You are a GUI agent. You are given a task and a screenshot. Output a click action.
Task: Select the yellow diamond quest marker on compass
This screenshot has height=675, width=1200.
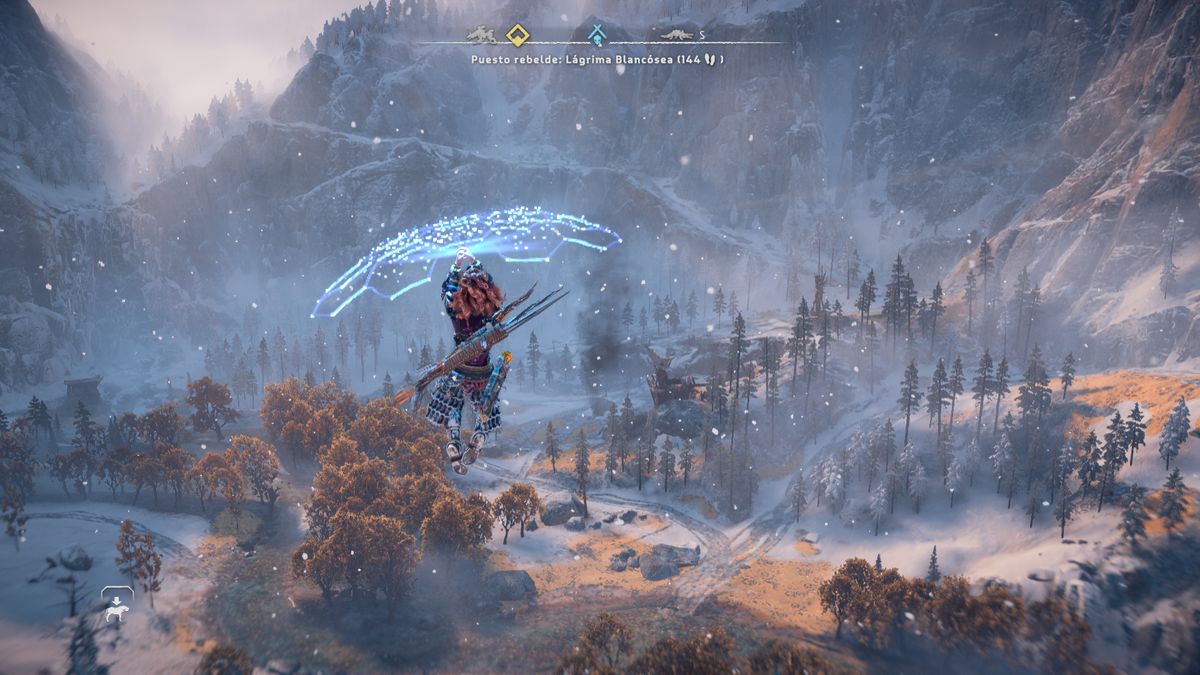516,36
